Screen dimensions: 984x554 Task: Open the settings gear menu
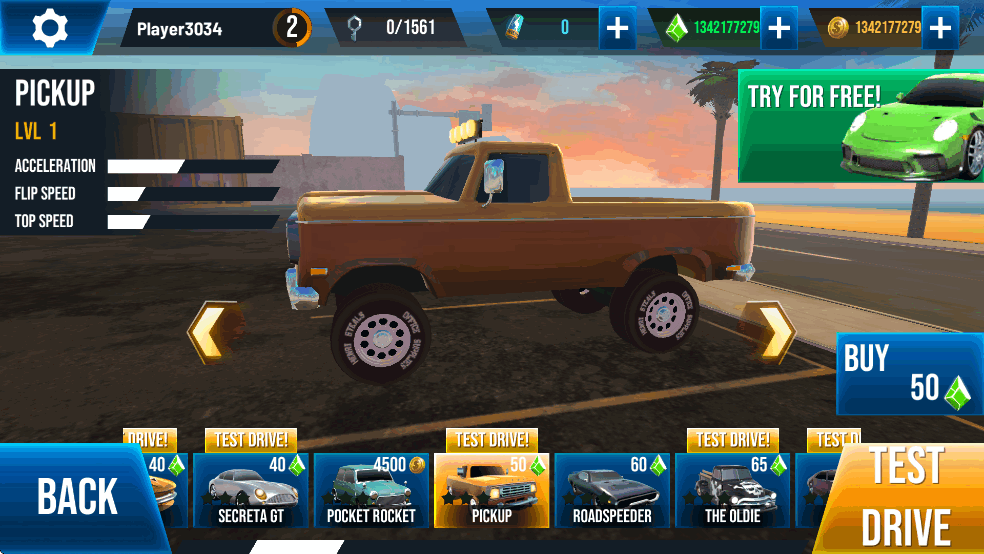coord(48,27)
